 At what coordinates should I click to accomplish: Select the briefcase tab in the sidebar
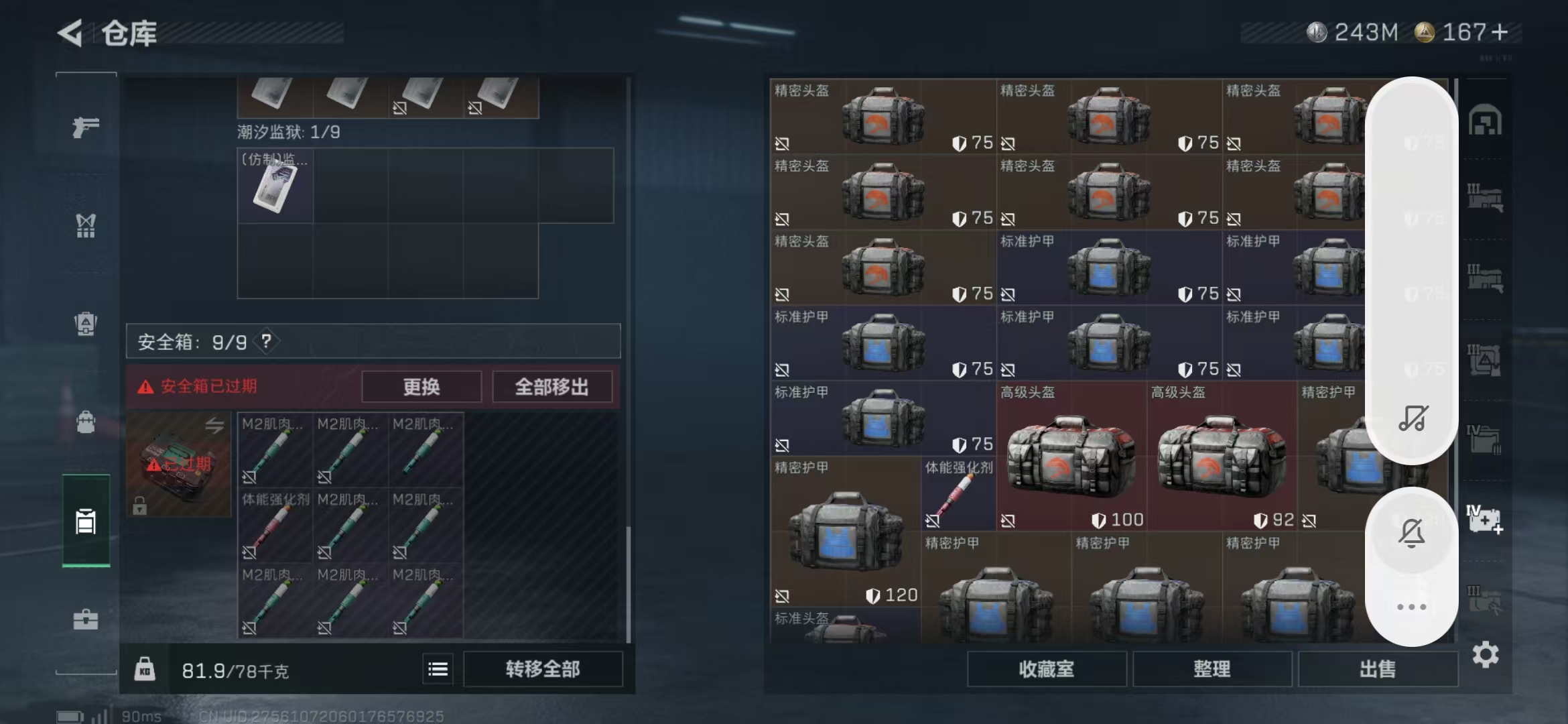click(x=86, y=619)
